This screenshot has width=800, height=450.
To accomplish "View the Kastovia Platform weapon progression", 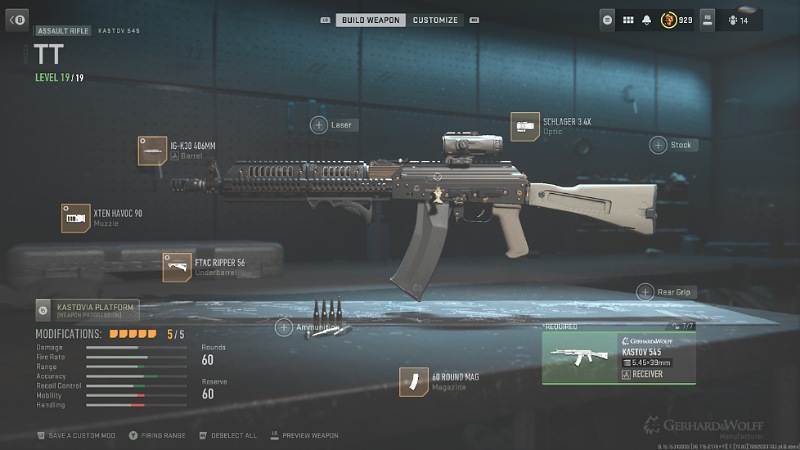I will coord(86,309).
